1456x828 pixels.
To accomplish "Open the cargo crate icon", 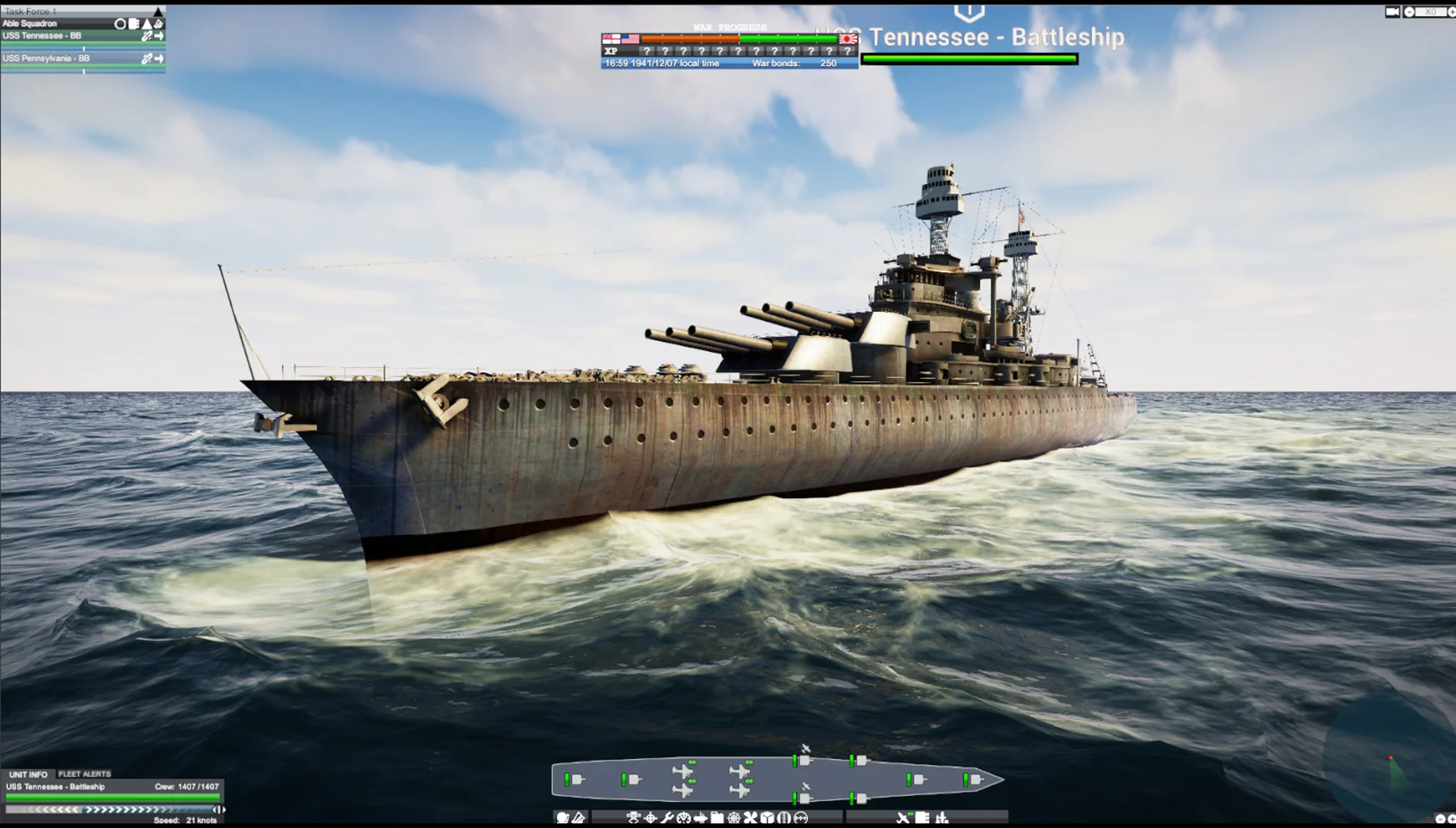I will click(767, 817).
